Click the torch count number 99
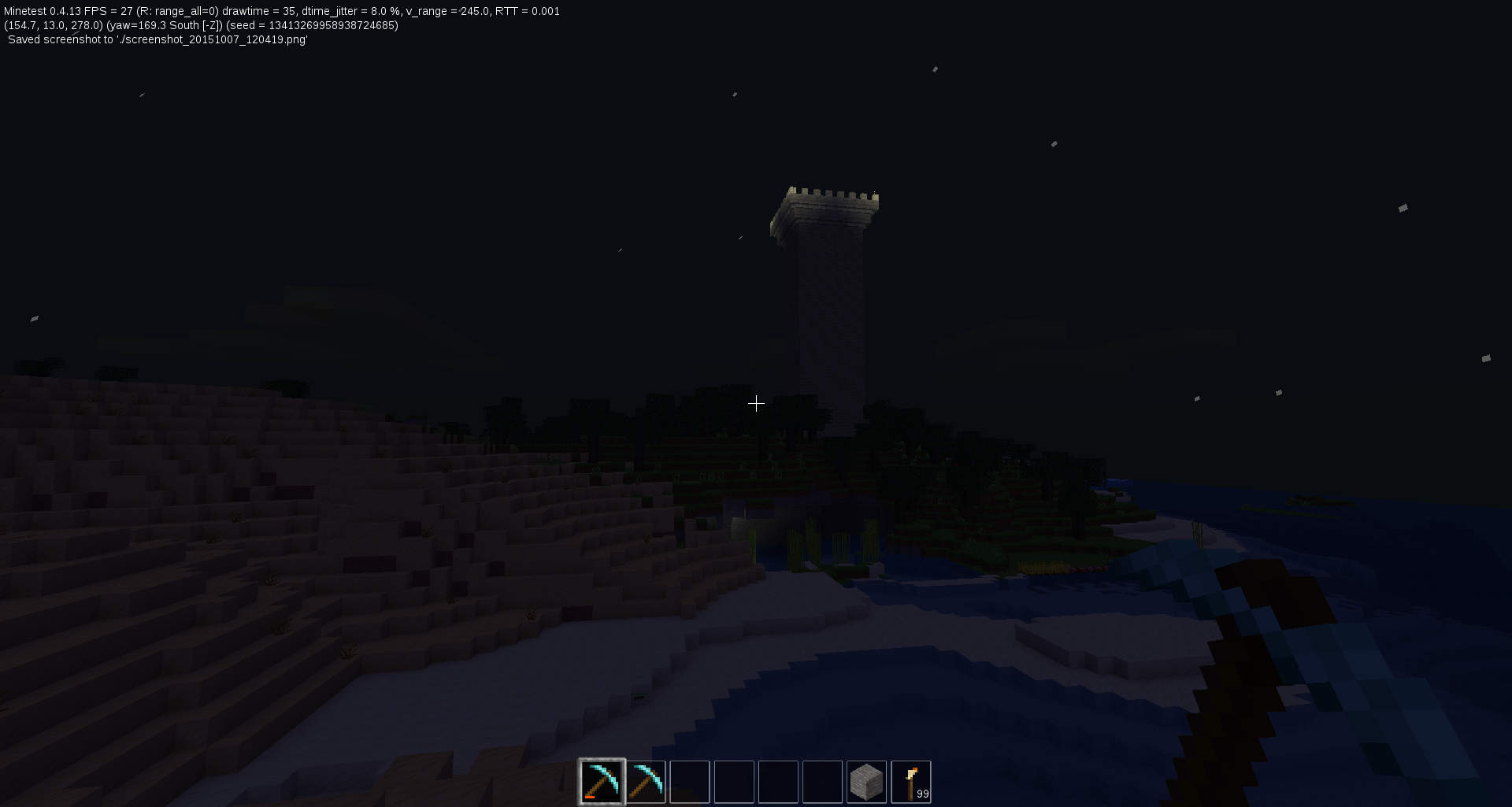Image resolution: width=1512 pixels, height=807 pixels. coord(921,795)
